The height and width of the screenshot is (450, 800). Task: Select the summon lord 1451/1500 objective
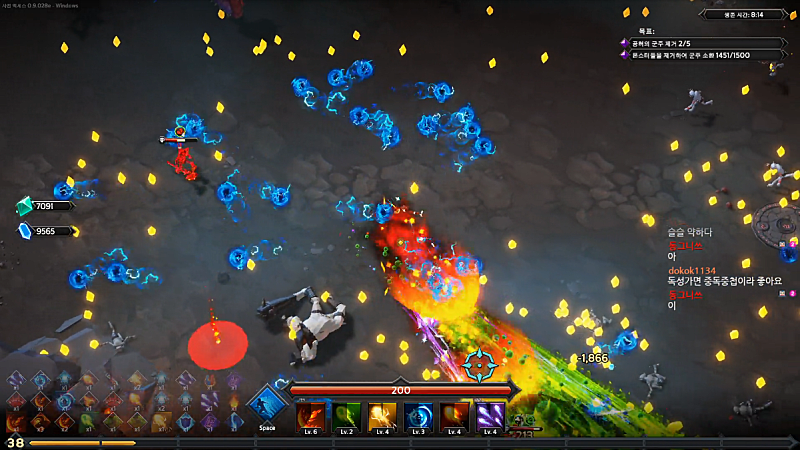[x=700, y=55]
